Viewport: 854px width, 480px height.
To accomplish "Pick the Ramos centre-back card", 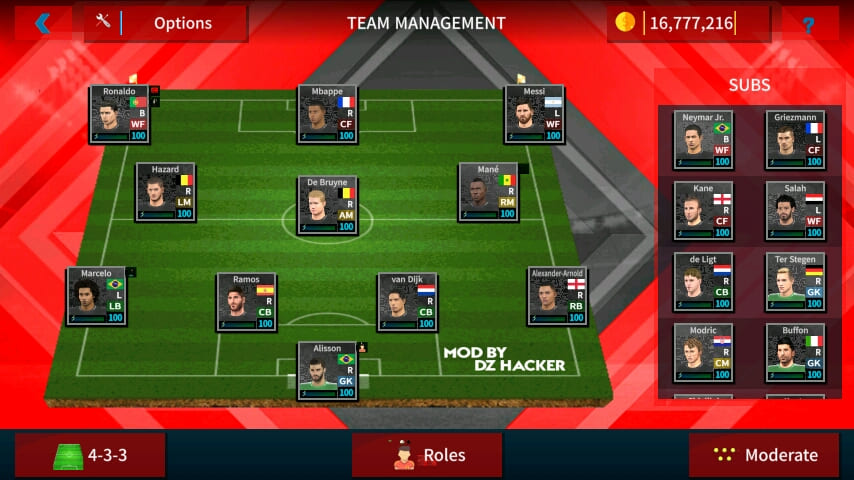I will [x=246, y=302].
